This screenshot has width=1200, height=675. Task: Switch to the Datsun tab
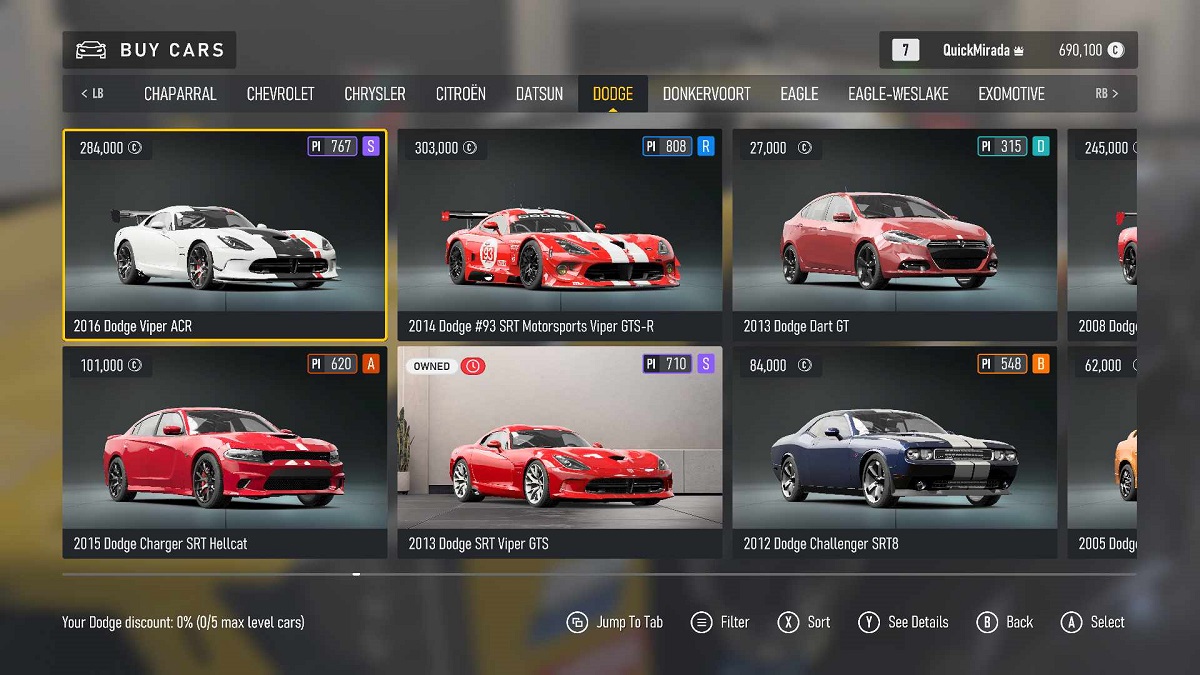(x=539, y=94)
